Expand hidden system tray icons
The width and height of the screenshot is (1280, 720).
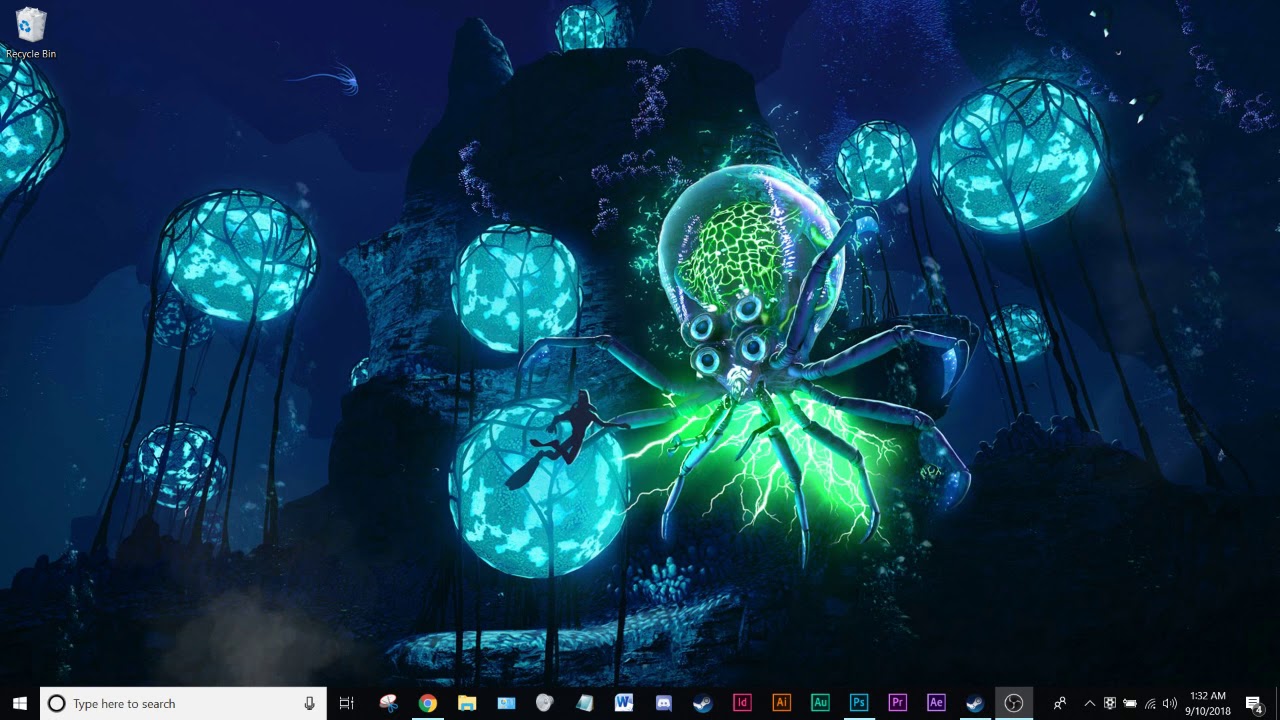tap(1089, 703)
